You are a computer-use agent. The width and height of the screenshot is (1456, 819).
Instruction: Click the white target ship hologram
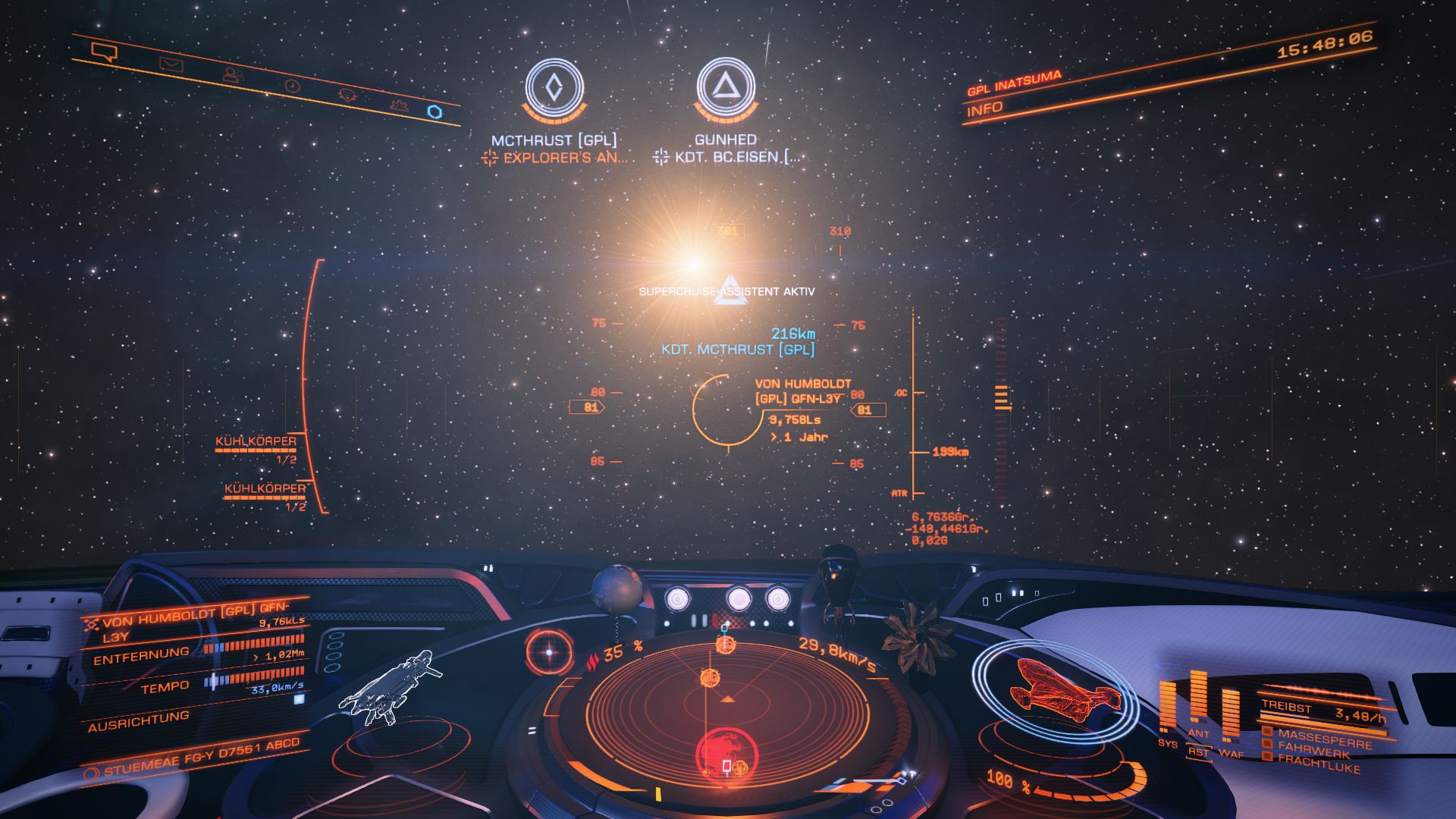[x=391, y=689]
